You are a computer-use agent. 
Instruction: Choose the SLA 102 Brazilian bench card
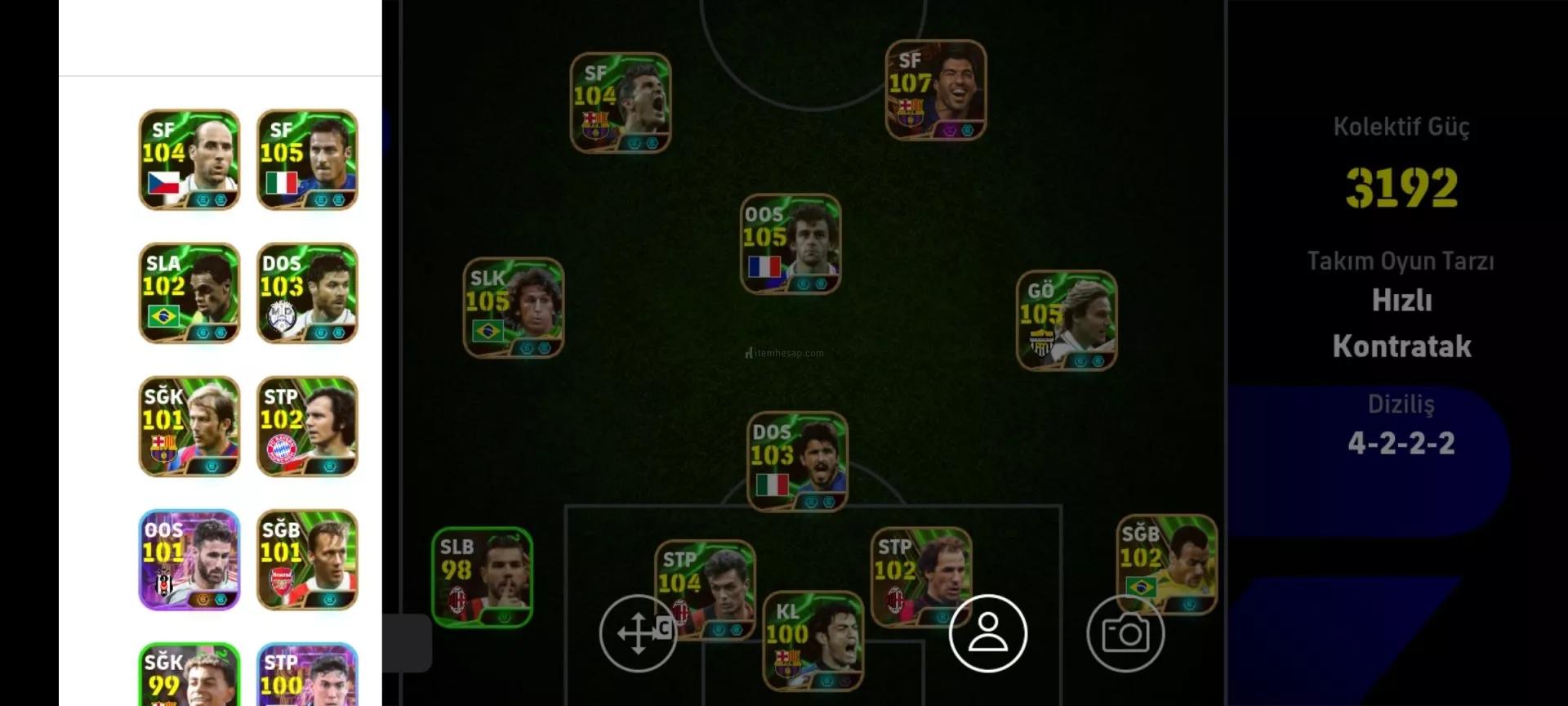pos(189,293)
